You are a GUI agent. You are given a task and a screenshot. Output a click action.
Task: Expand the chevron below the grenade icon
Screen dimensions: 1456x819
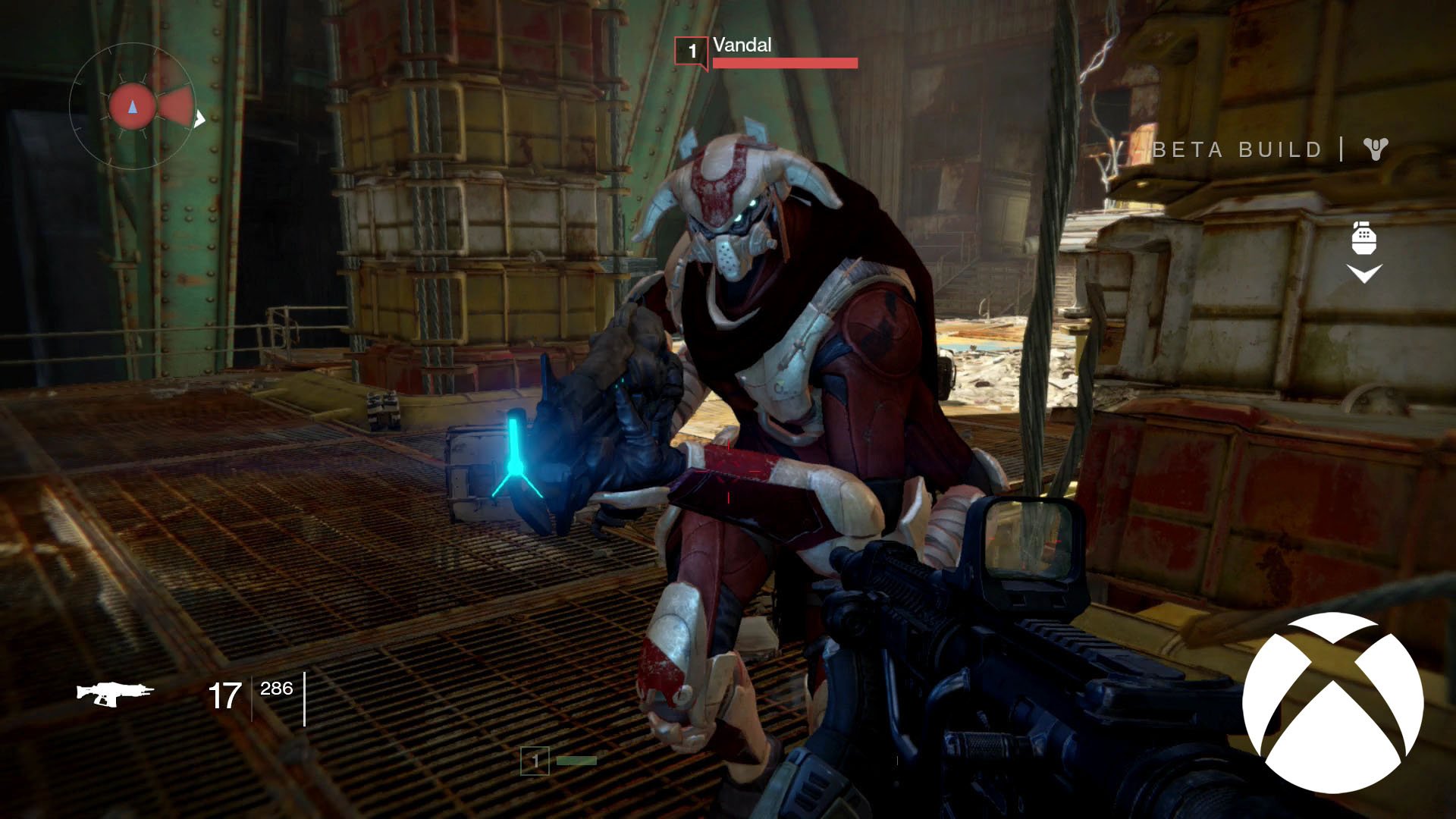1365,270
